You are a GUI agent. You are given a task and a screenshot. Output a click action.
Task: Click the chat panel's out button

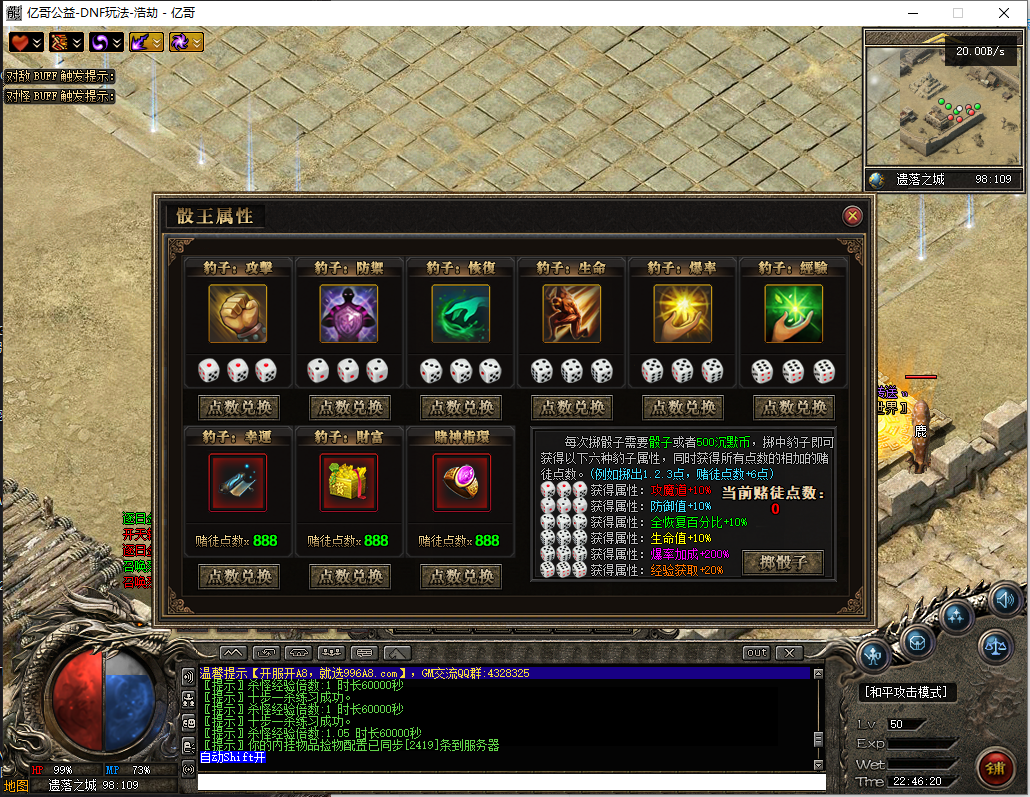[x=757, y=653]
